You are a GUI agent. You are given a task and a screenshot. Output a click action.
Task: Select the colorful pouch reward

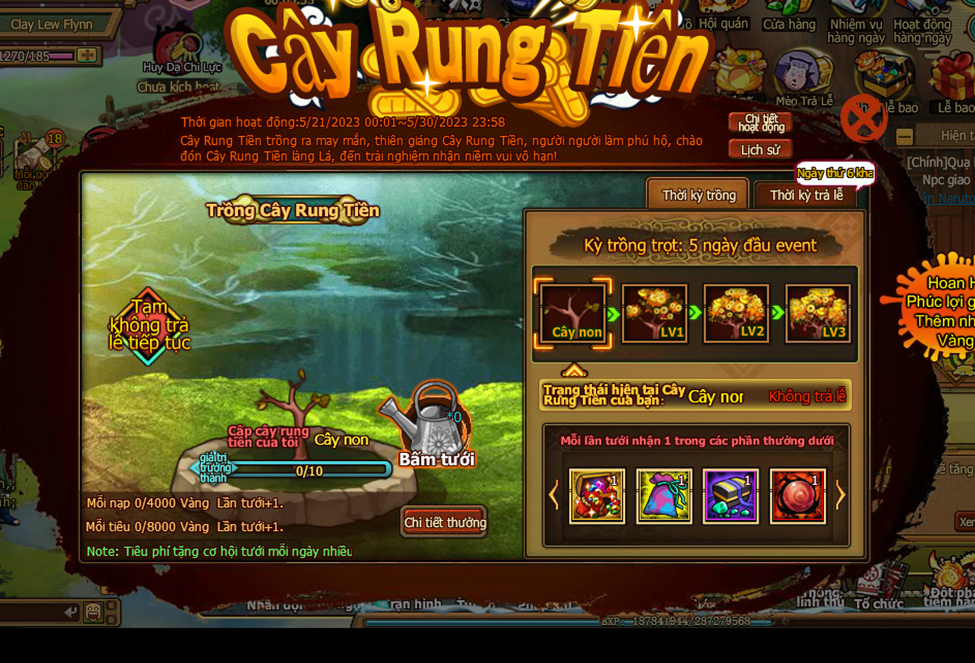coord(664,496)
